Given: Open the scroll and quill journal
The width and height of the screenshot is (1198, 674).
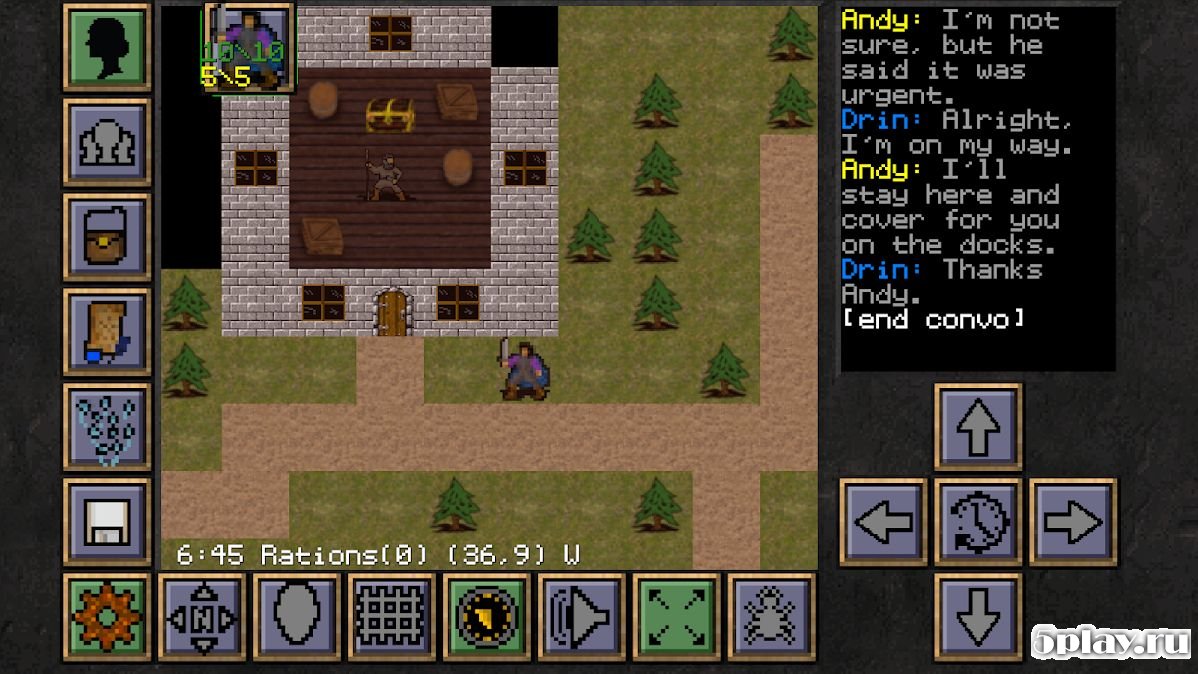Looking at the screenshot, I should point(107,332).
